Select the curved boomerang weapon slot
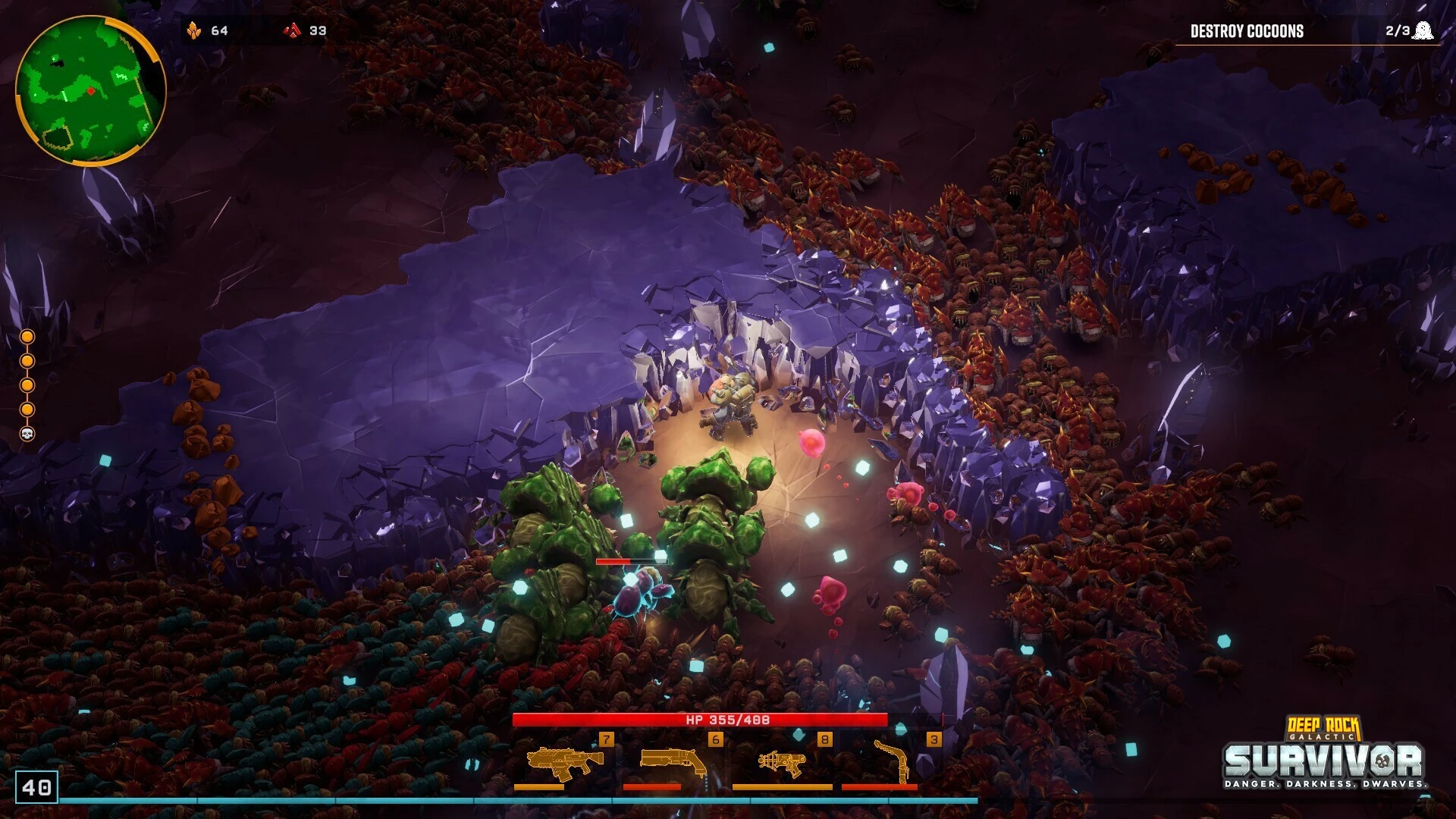Image resolution: width=1456 pixels, height=819 pixels. point(892,761)
